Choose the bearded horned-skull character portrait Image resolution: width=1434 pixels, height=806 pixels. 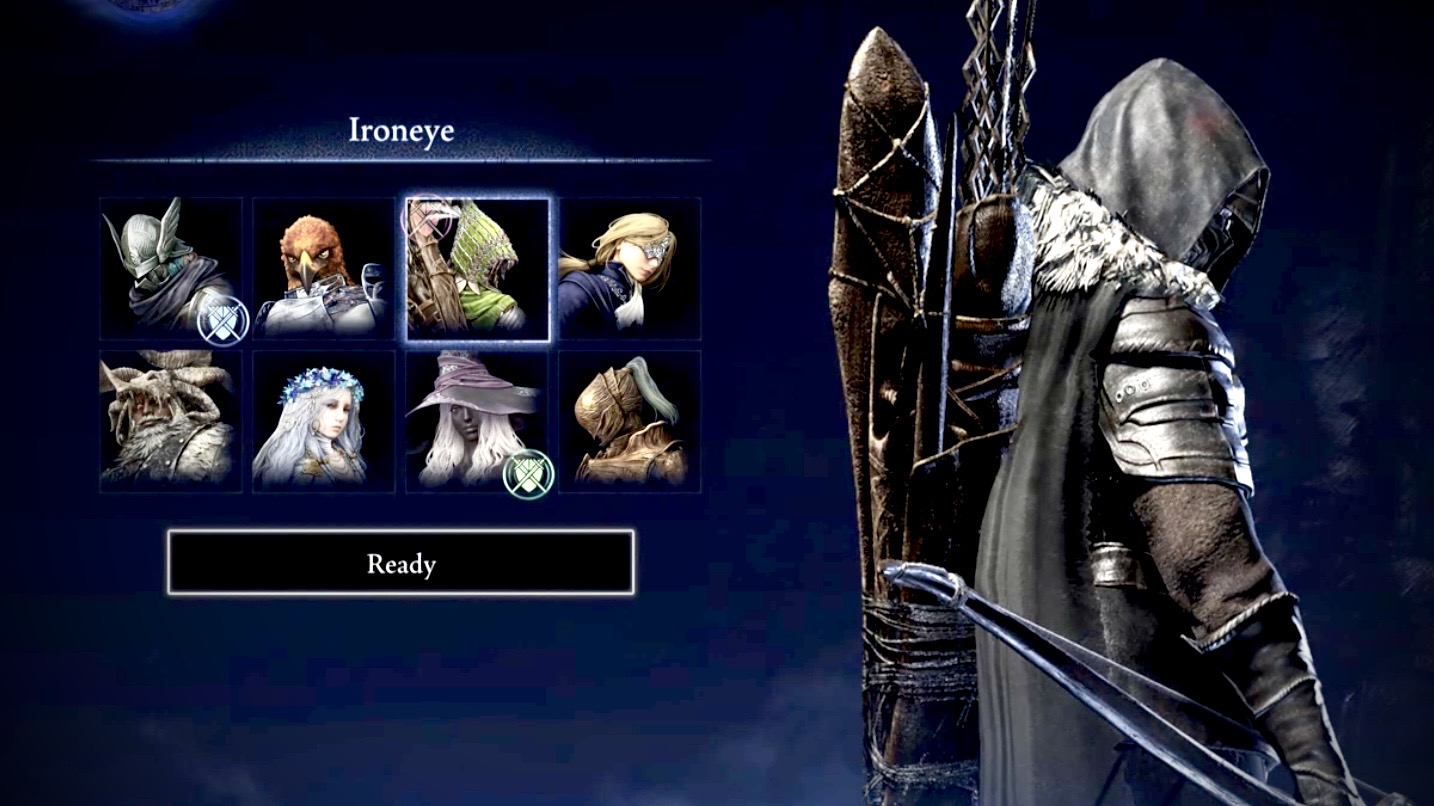click(x=171, y=420)
